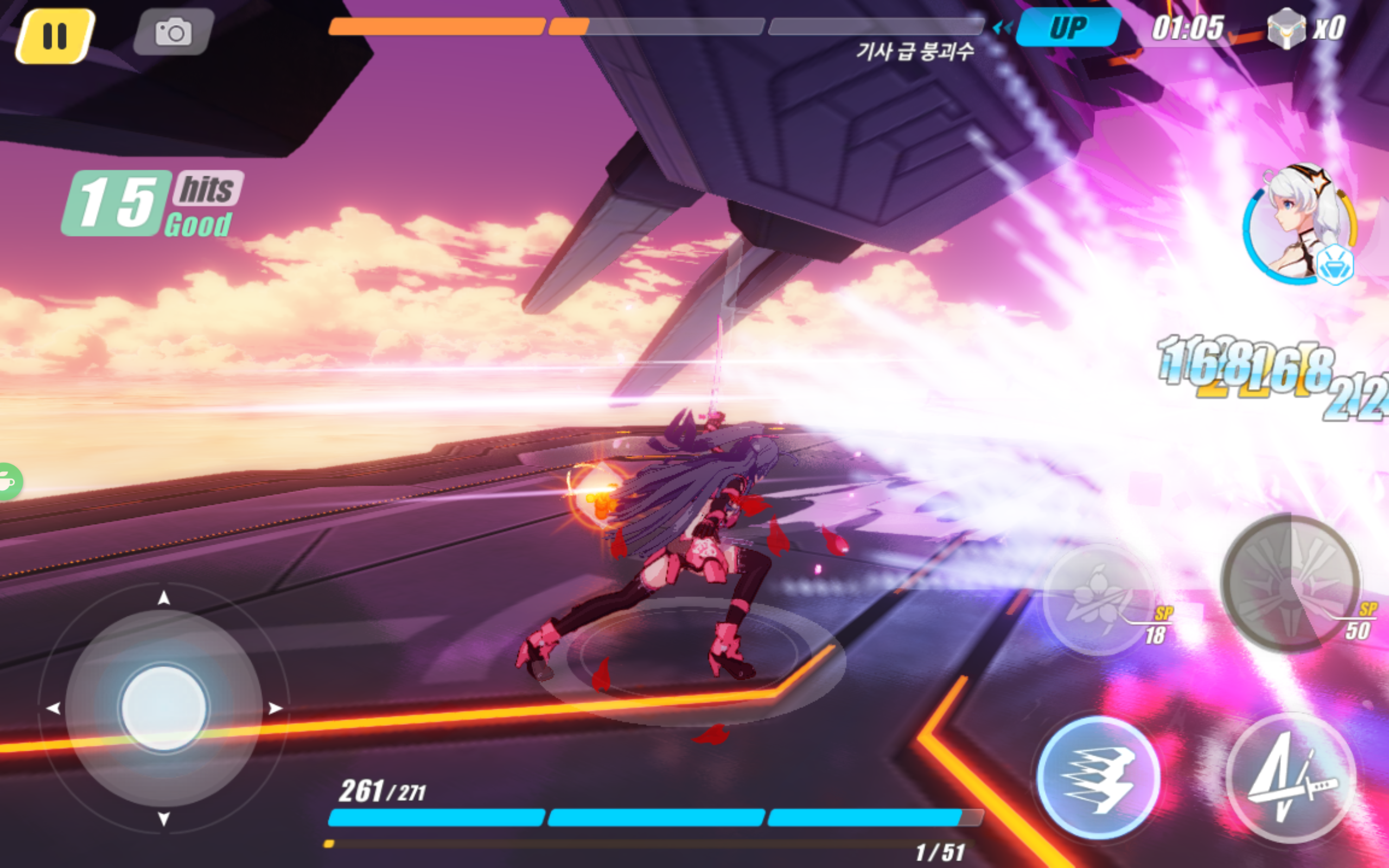
Task: Pause the battle with the yellow button
Action: pyautogui.click(x=55, y=36)
